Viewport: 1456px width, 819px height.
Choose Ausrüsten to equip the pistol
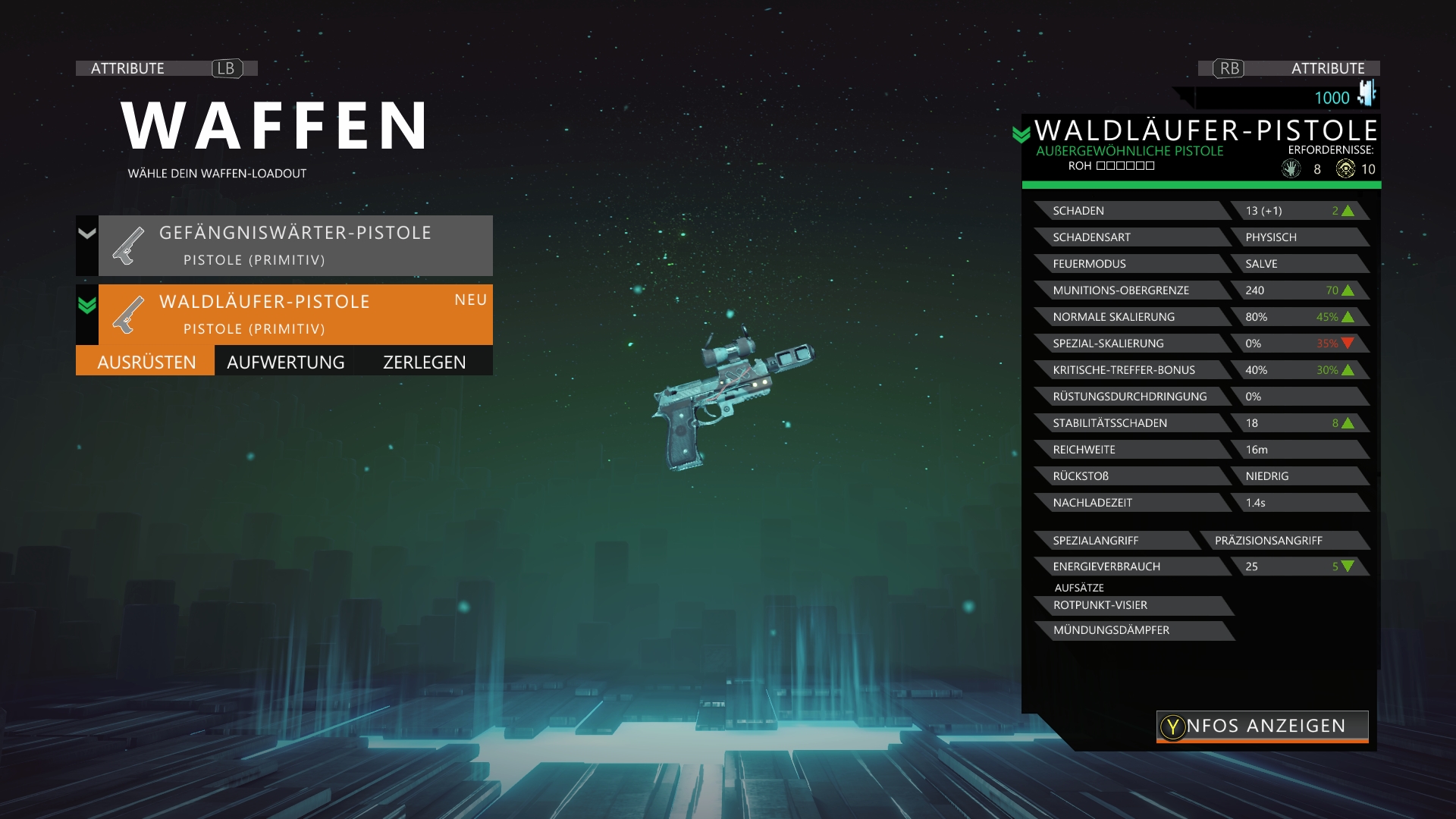click(146, 362)
